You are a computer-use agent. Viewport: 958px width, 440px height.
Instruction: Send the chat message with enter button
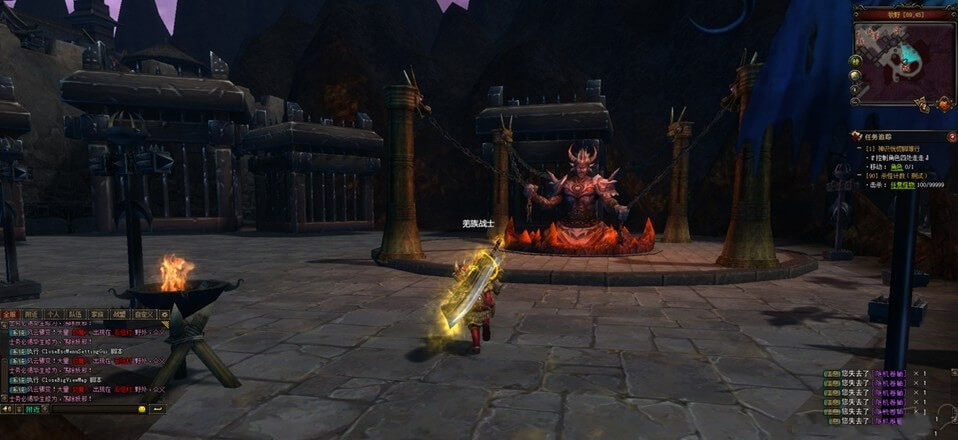(x=157, y=409)
